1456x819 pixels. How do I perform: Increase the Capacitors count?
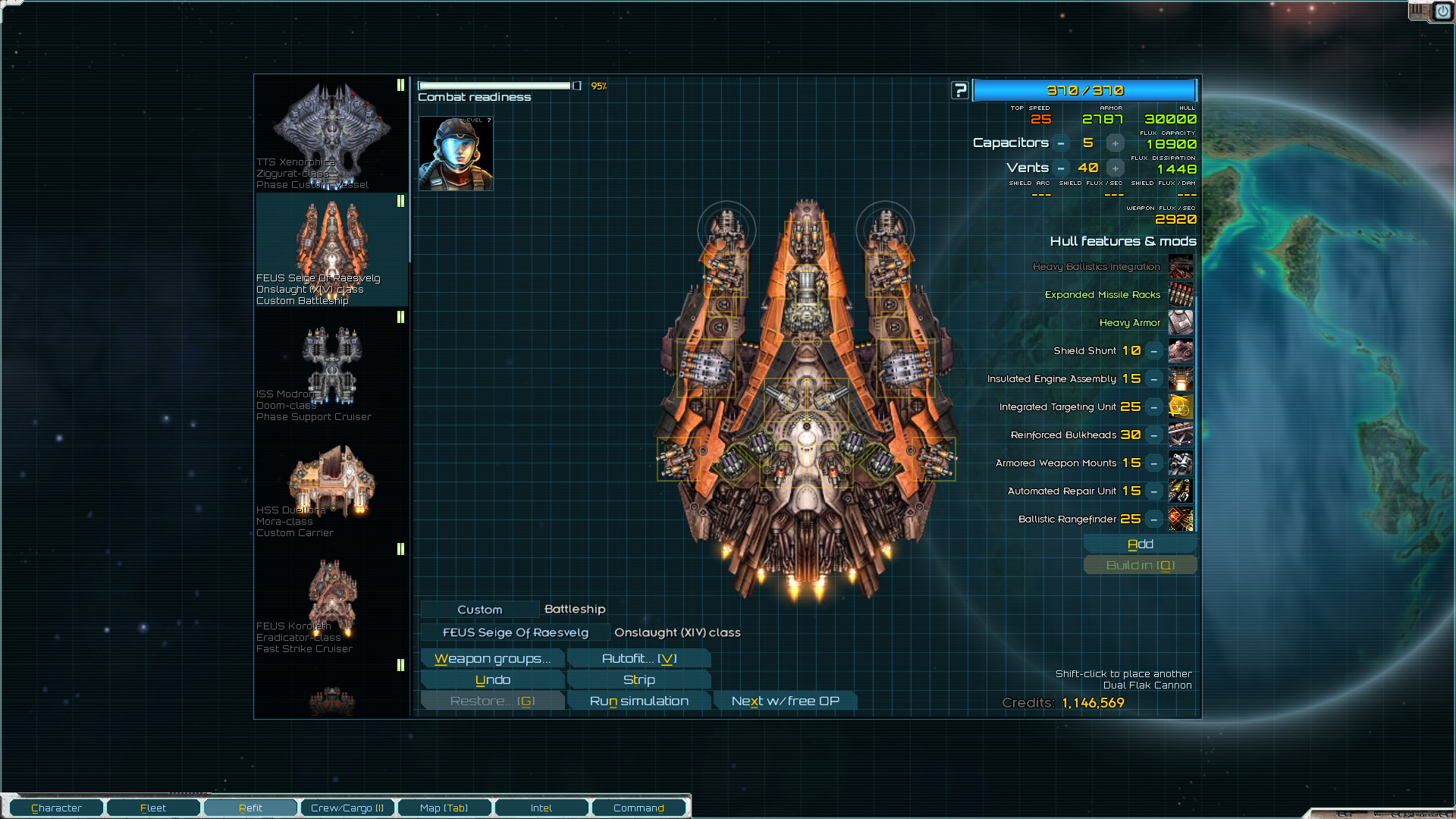(x=1115, y=143)
